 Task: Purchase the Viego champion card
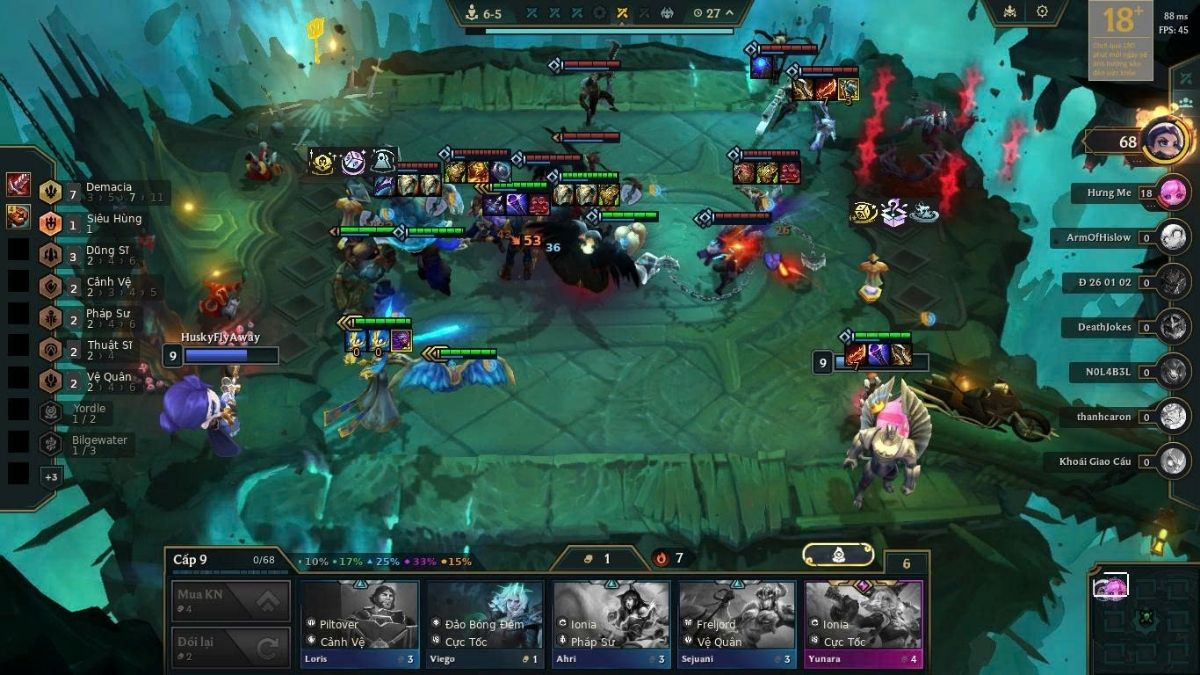(486, 622)
